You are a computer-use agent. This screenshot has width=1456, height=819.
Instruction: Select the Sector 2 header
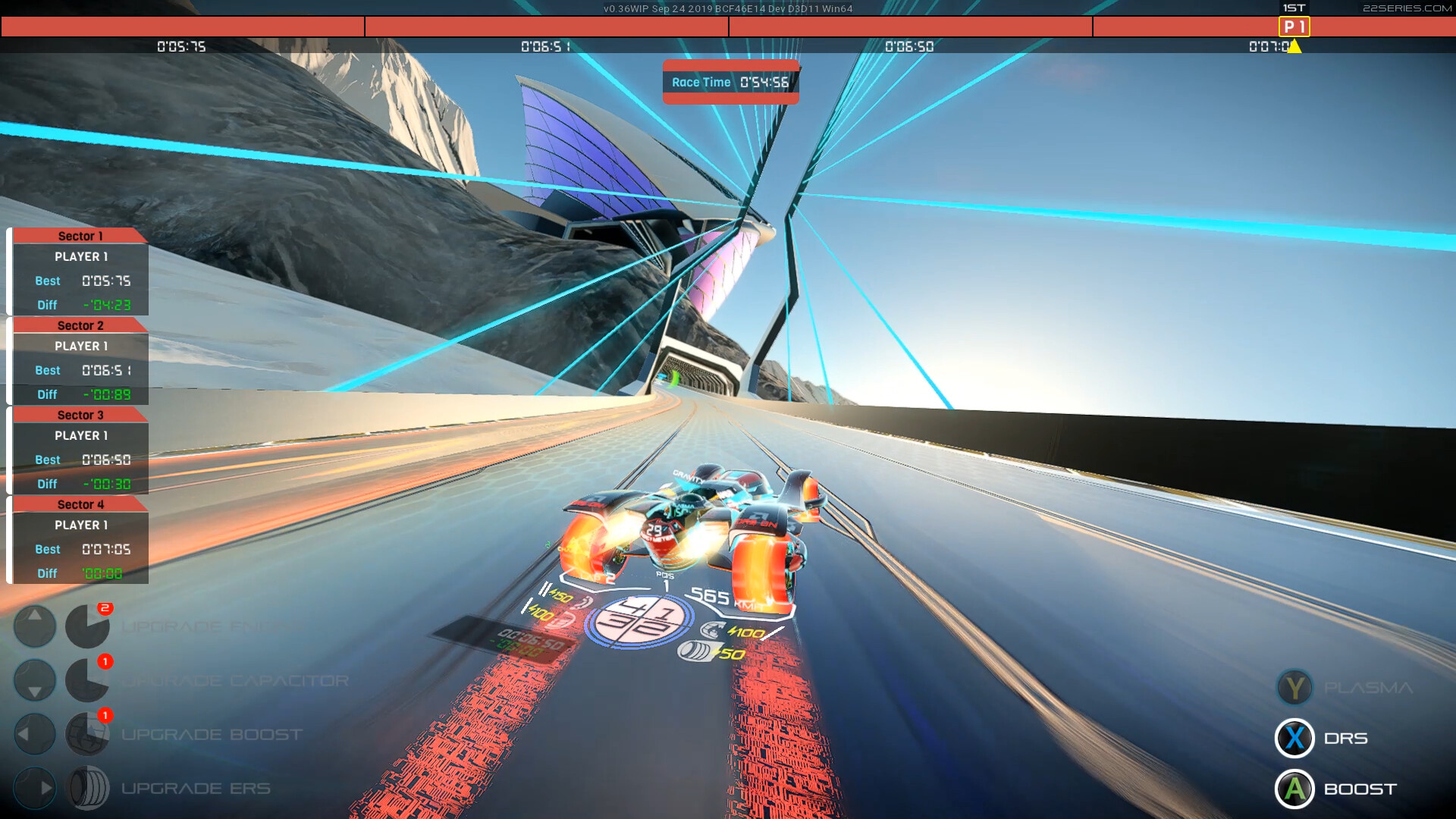[80, 325]
